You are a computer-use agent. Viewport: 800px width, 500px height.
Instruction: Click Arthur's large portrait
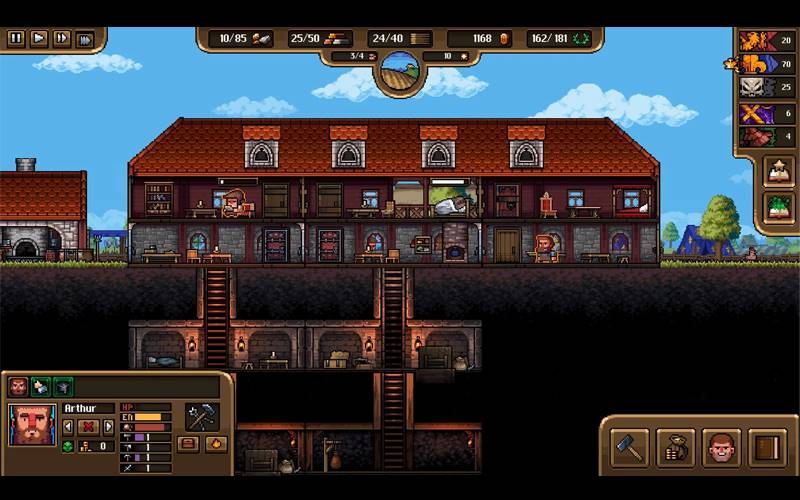(33, 424)
